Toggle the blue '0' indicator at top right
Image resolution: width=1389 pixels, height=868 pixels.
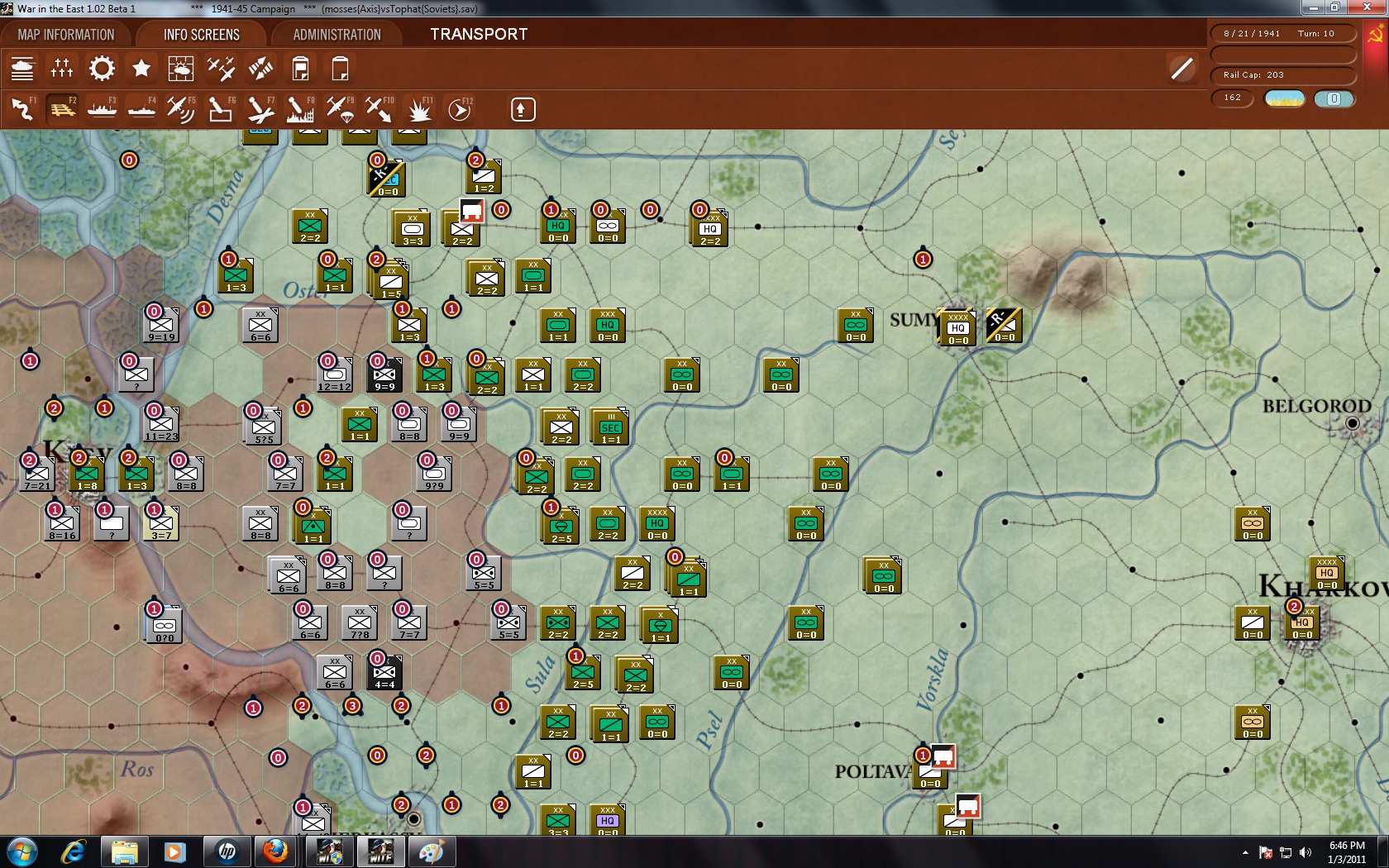(1333, 98)
